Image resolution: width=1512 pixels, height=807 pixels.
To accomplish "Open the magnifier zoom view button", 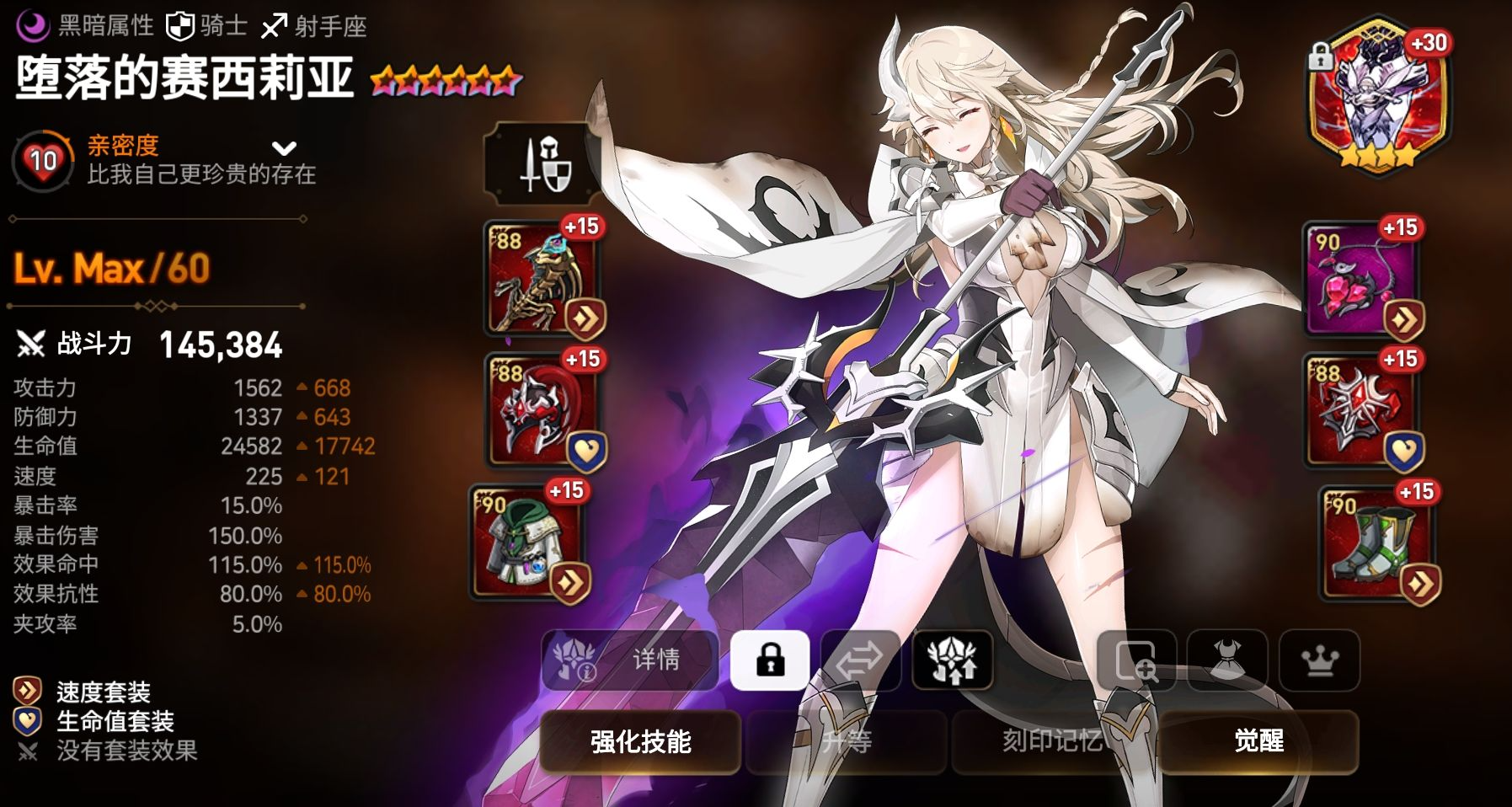I will (x=1135, y=660).
